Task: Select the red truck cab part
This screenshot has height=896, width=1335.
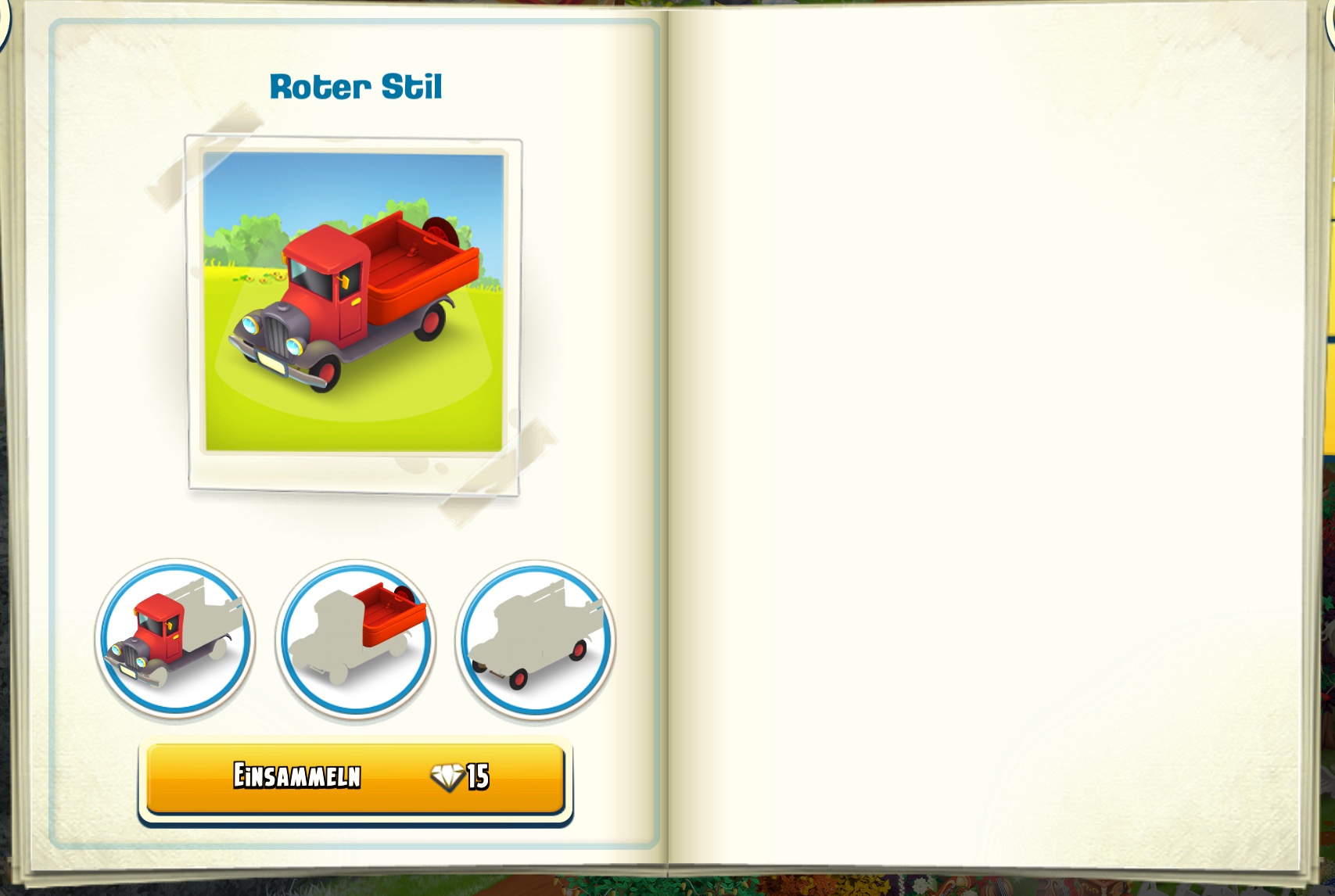Action: (x=175, y=638)
